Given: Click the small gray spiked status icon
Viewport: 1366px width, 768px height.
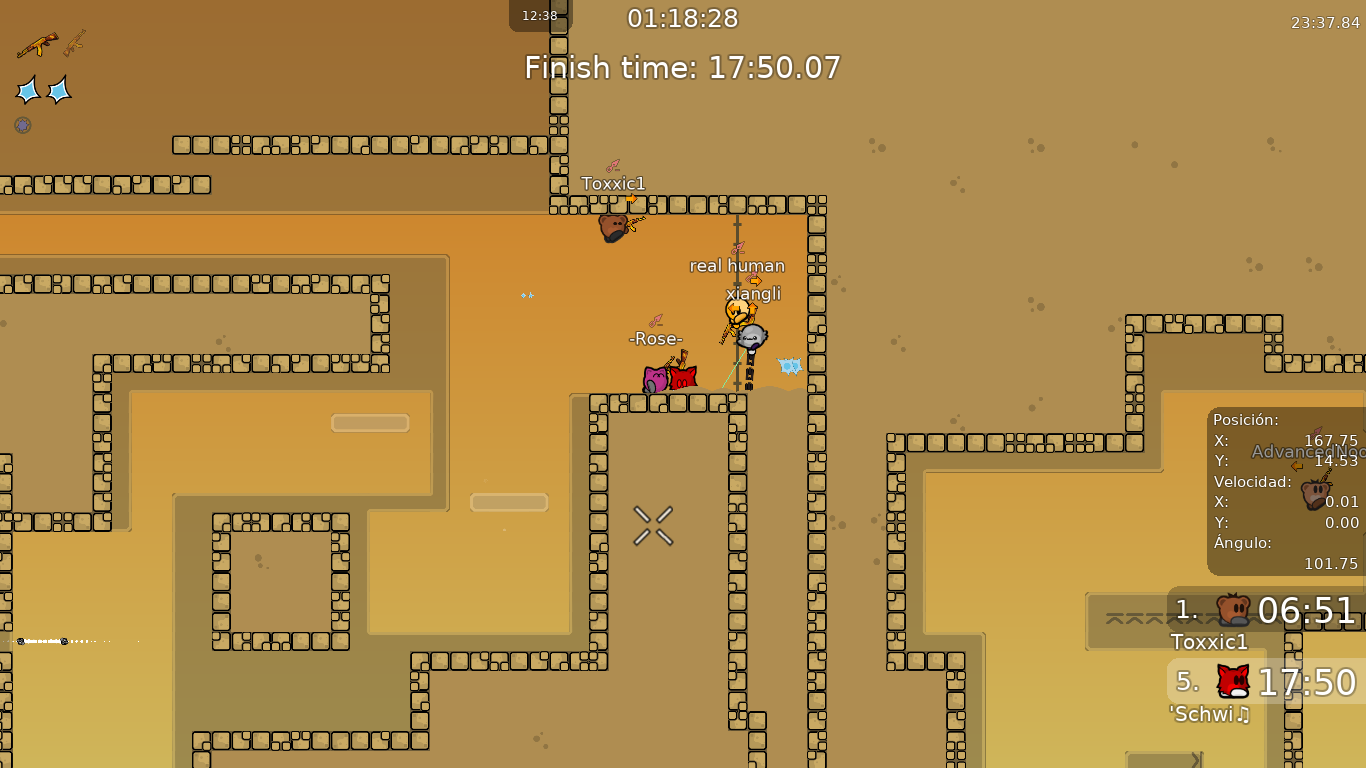Looking at the screenshot, I should 22,125.
